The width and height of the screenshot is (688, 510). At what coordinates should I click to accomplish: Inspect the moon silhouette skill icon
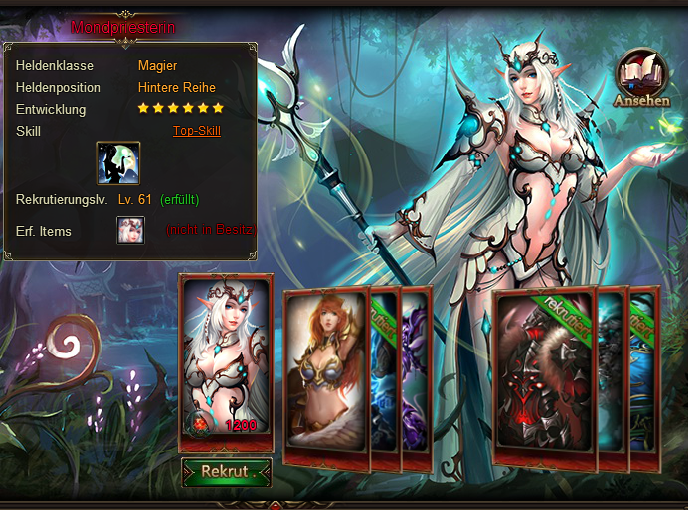(x=118, y=163)
